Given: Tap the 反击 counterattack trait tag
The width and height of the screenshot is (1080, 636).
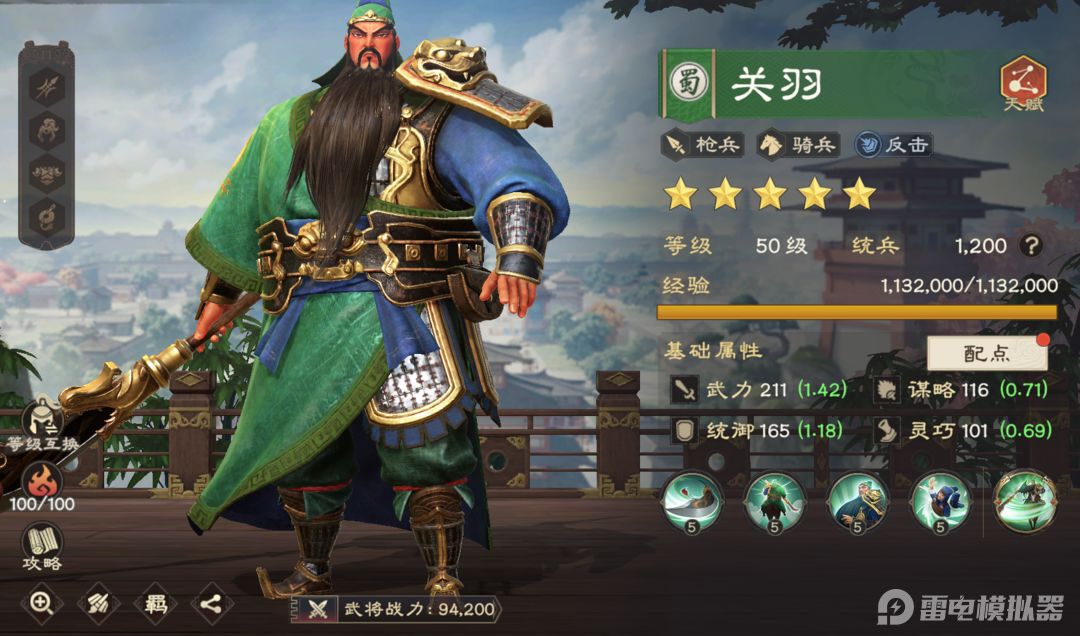Looking at the screenshot, I should coord(894,144).
